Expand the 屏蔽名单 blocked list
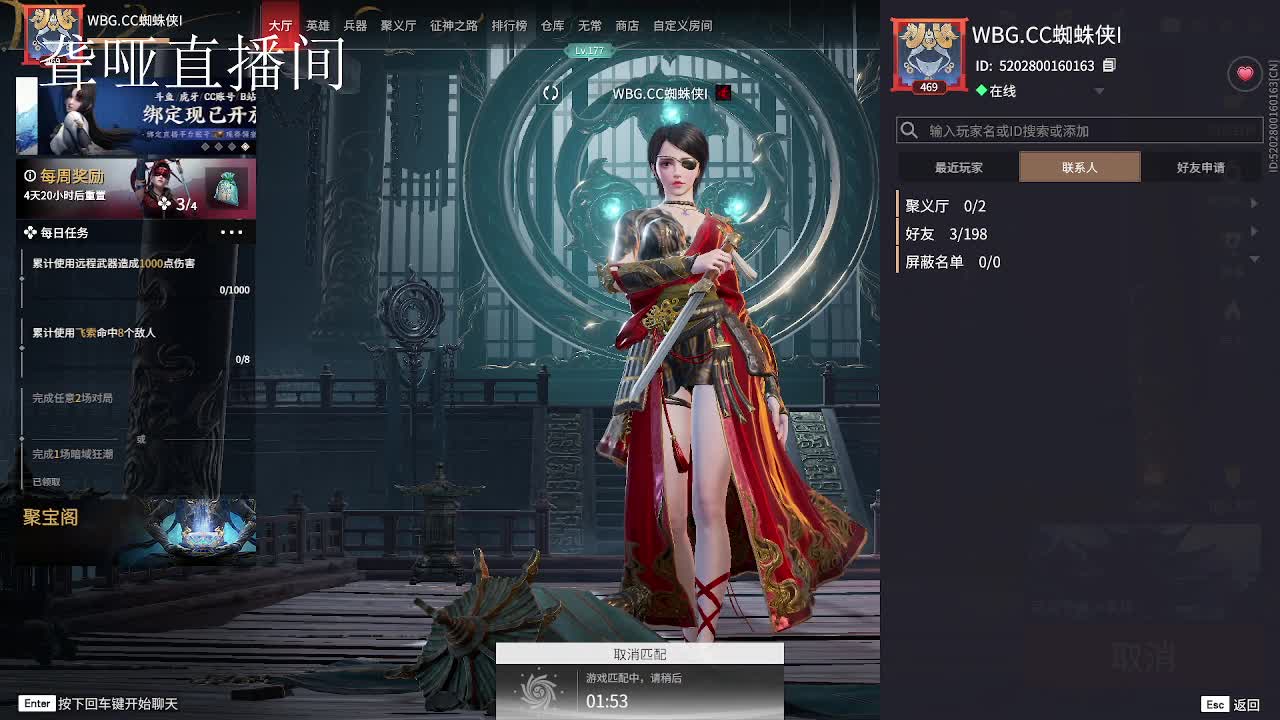 coord(950,262)
